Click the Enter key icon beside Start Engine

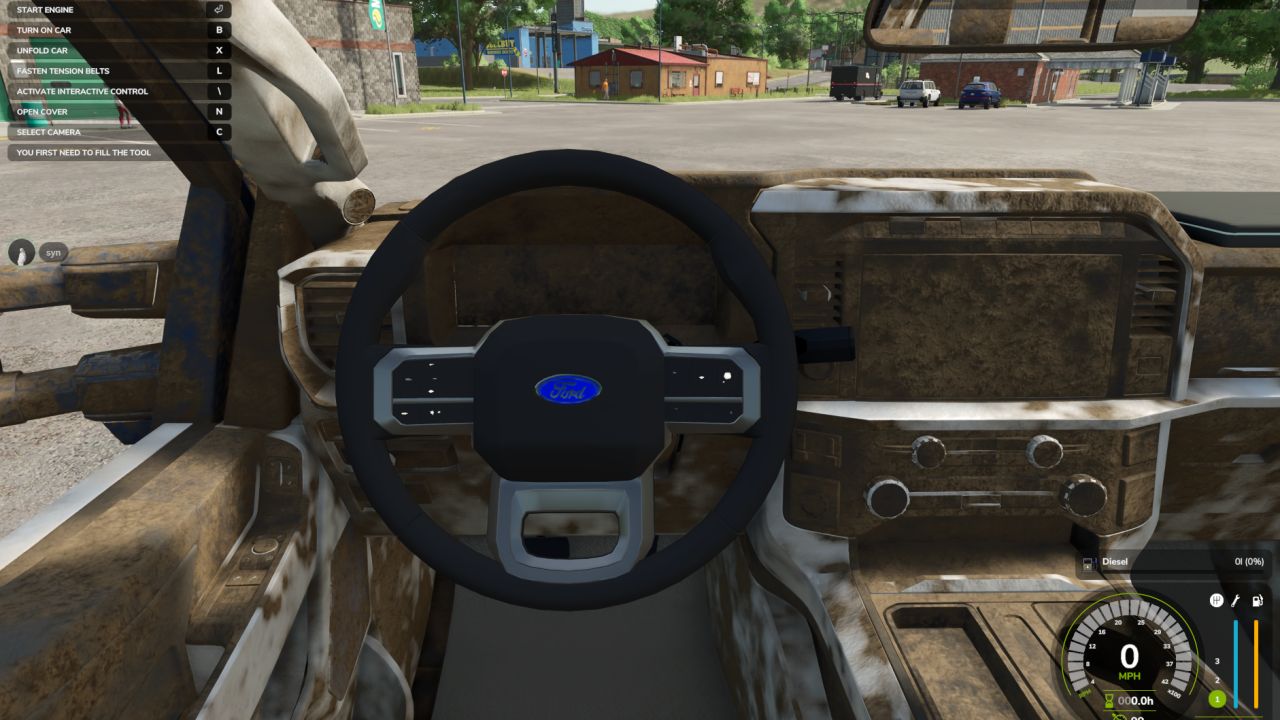click(x=219, y=9)
